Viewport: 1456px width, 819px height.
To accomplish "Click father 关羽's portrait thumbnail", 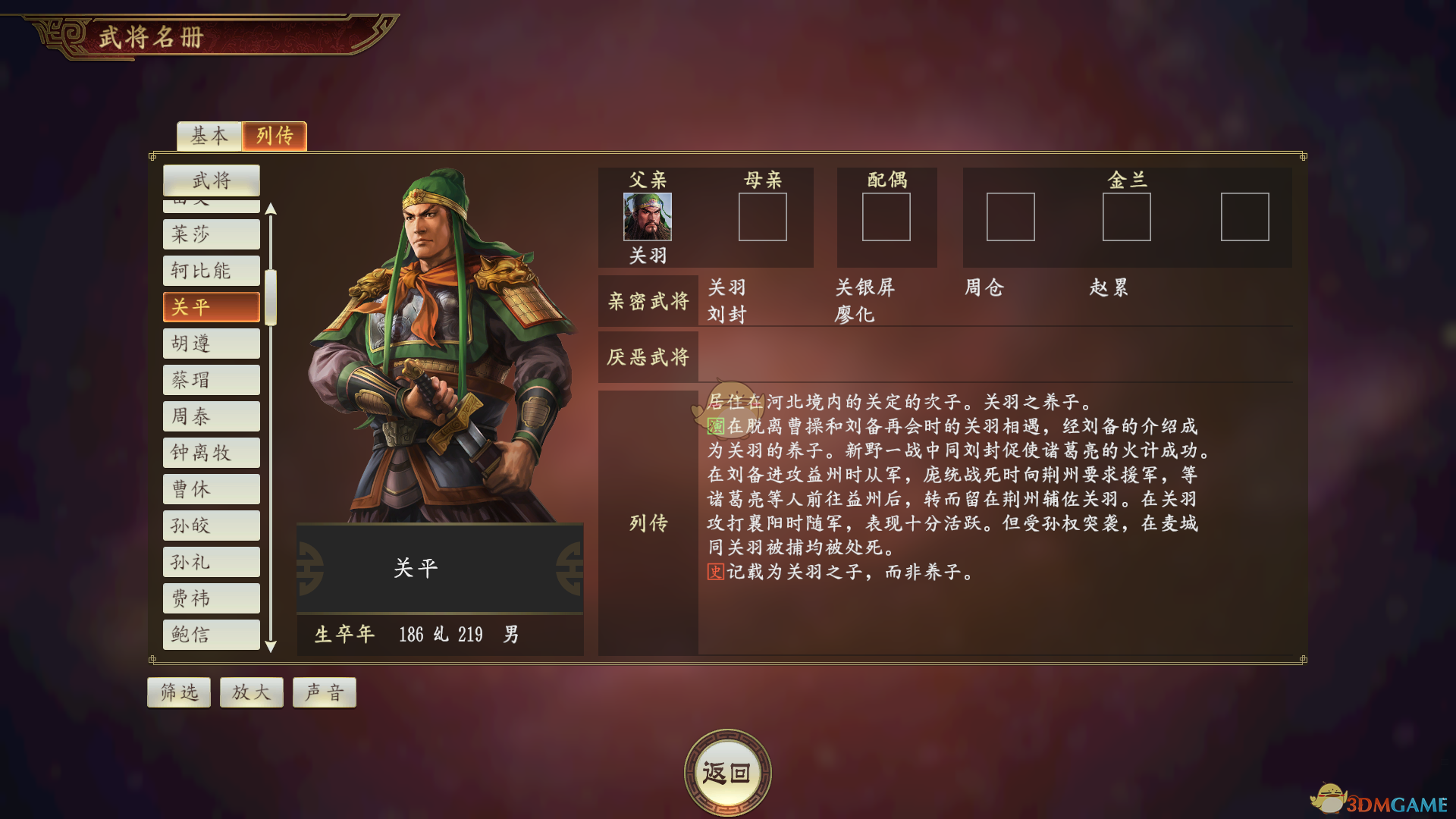I will click(648, 217).
